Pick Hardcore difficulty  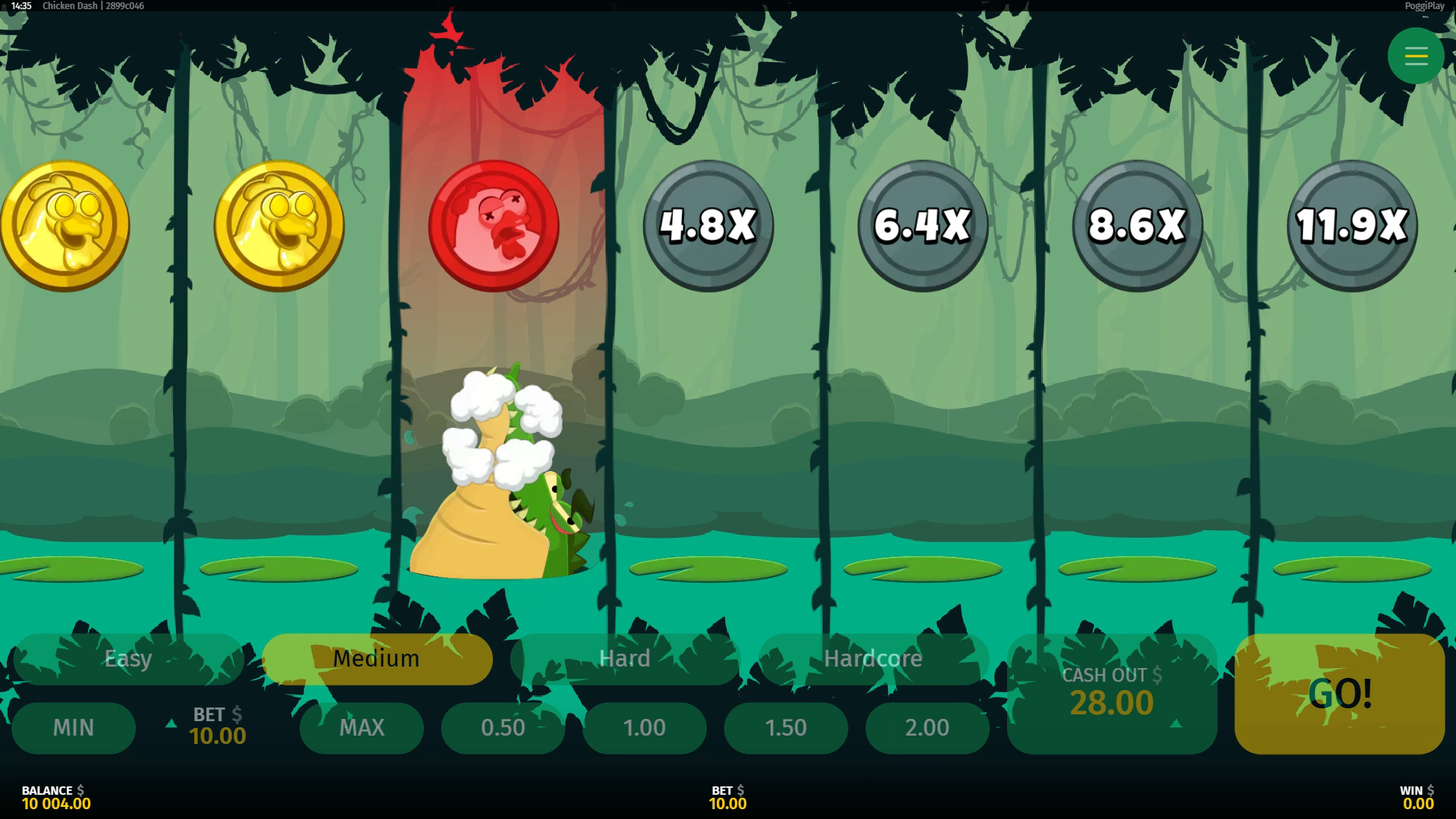873,658
